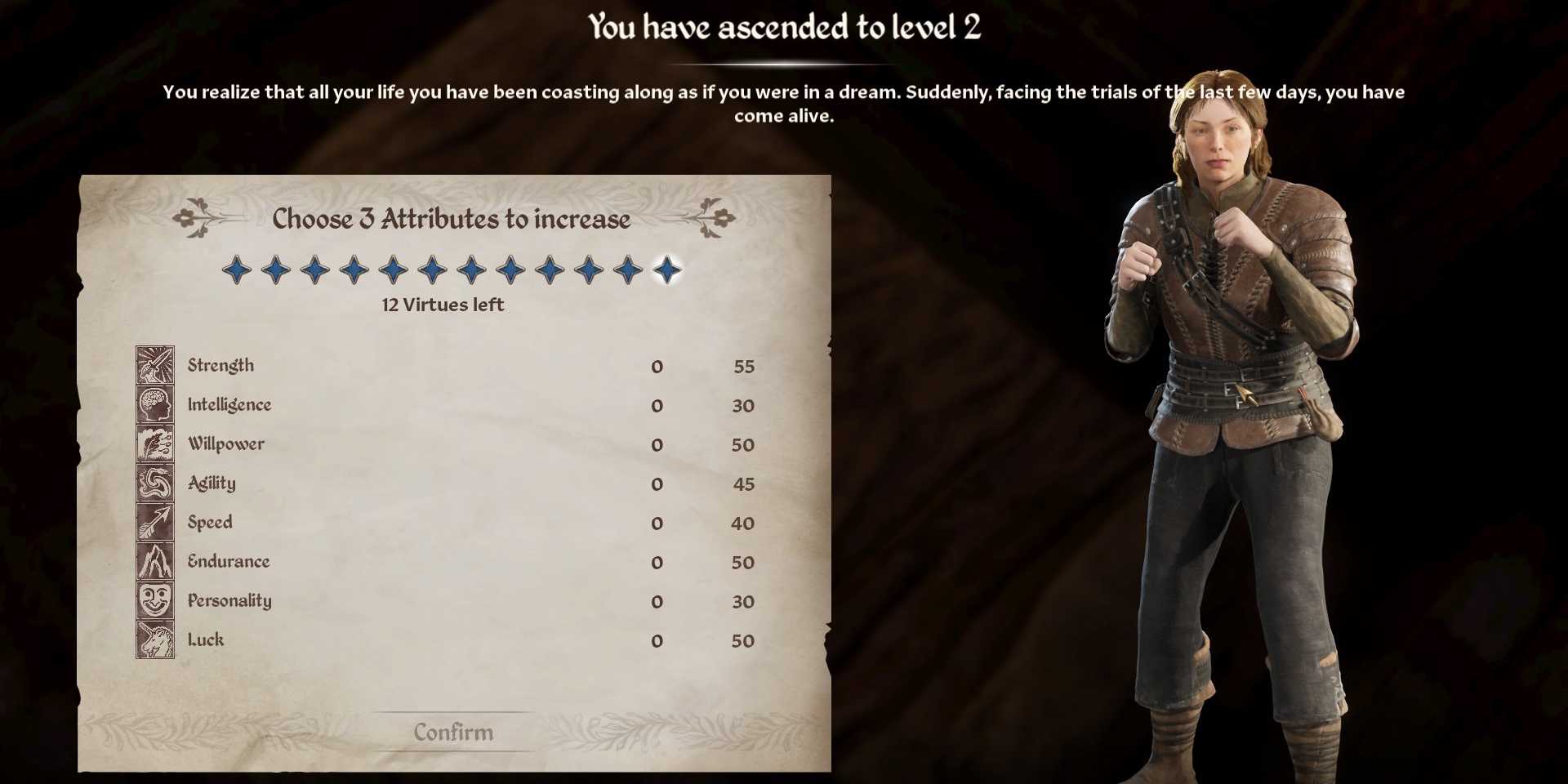Viewport: 1568px width, 784px height.
Task: Select the Willpower feather icon
Action: [x=155, y=444]
